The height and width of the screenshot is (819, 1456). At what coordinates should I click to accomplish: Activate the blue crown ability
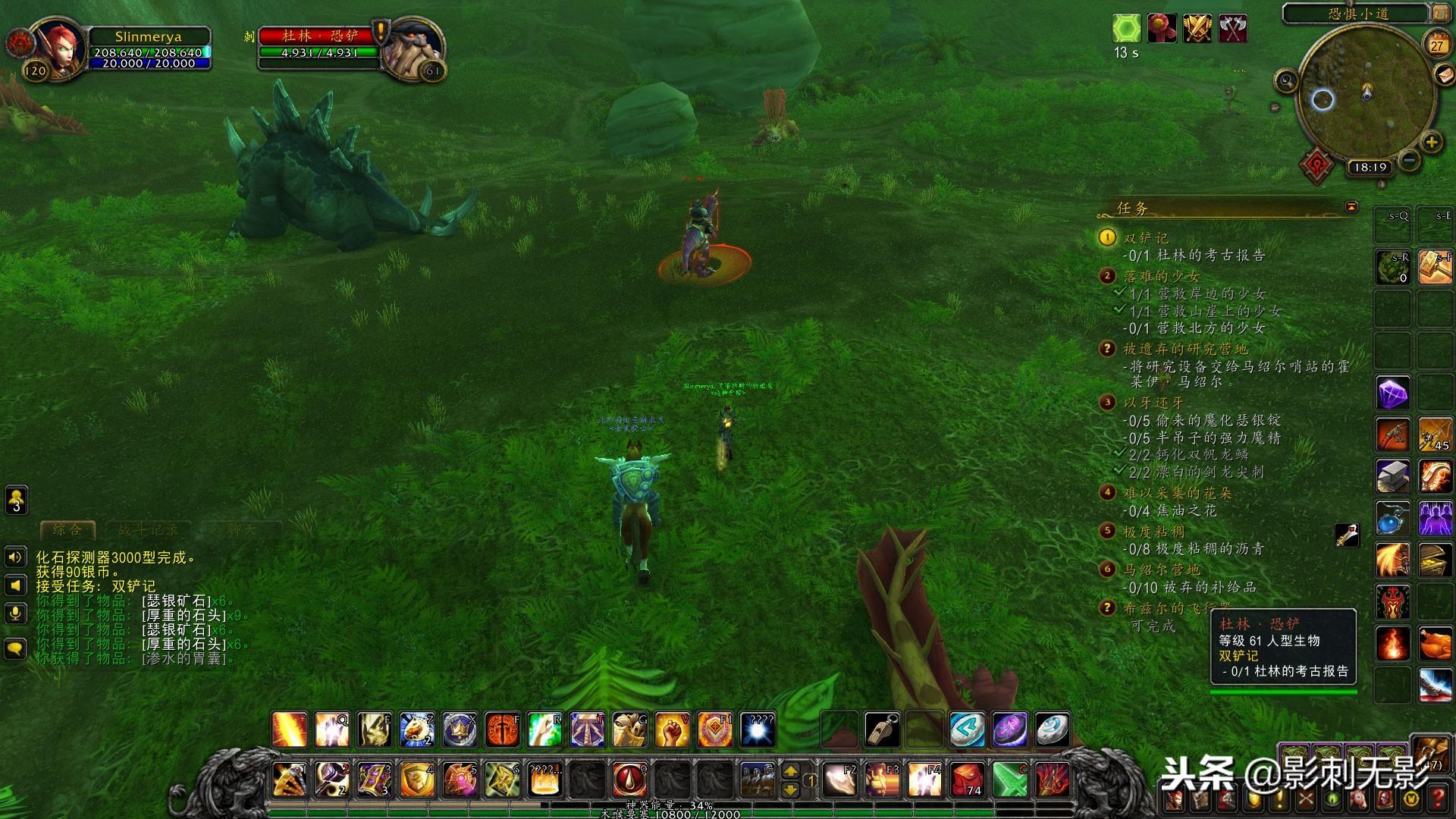pos(459,730)
